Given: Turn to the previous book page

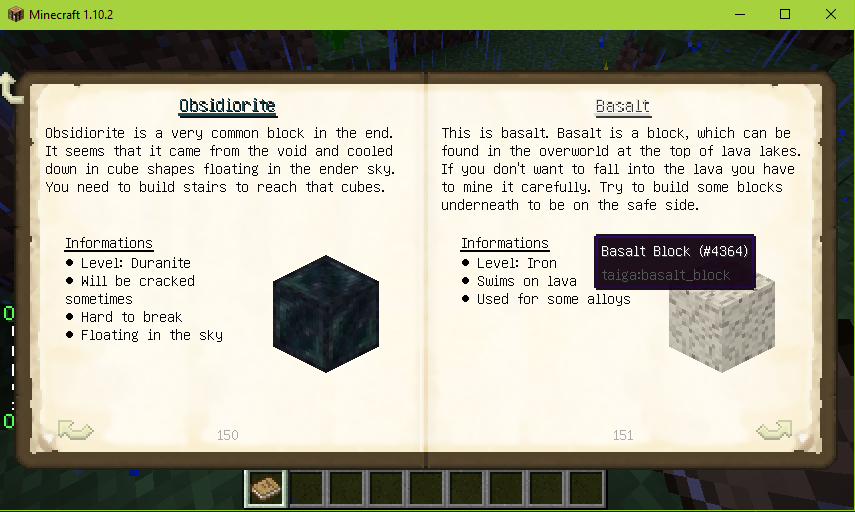Looking at the screenshot, I should [75, 430].
